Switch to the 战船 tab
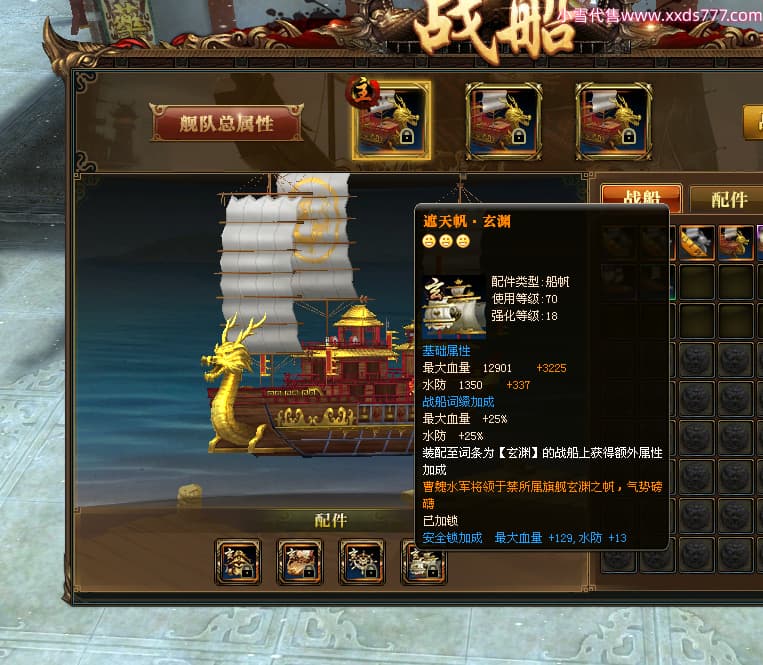Screen dimensions: 763x665 (x=641, y=198)
